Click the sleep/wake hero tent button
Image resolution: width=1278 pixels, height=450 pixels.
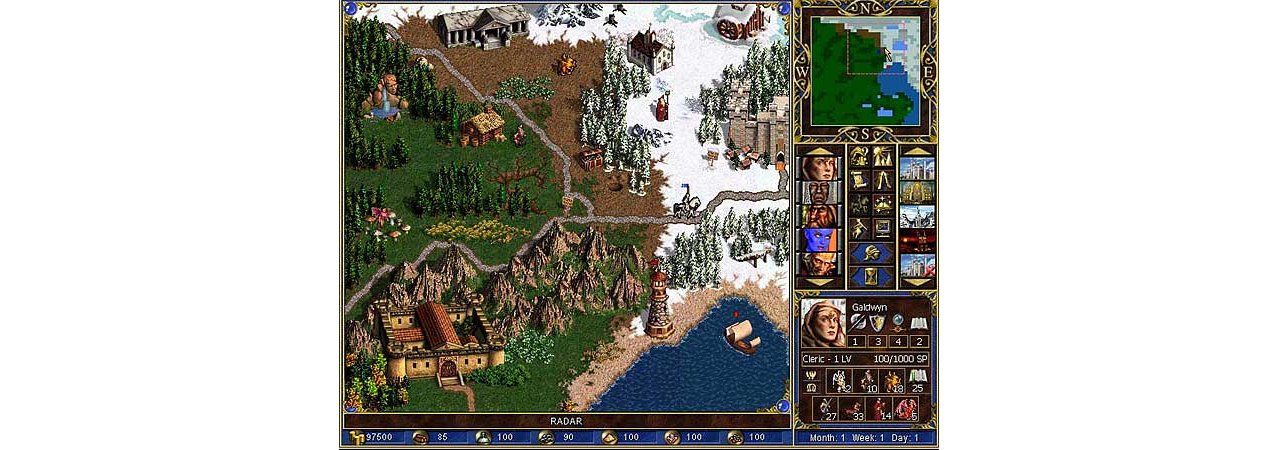[882, 181]
